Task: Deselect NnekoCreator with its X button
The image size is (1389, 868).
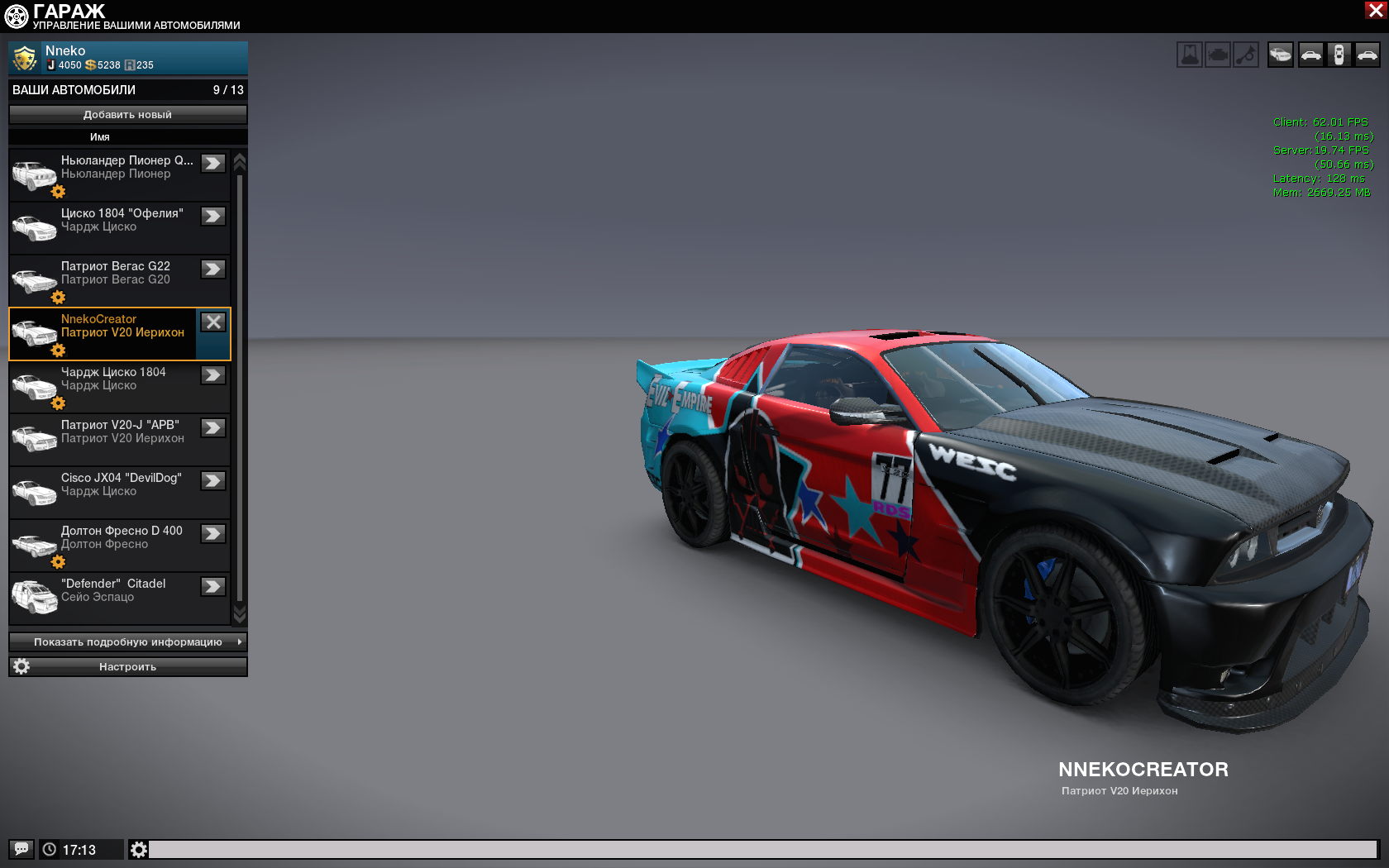Action: click(213, 322)
